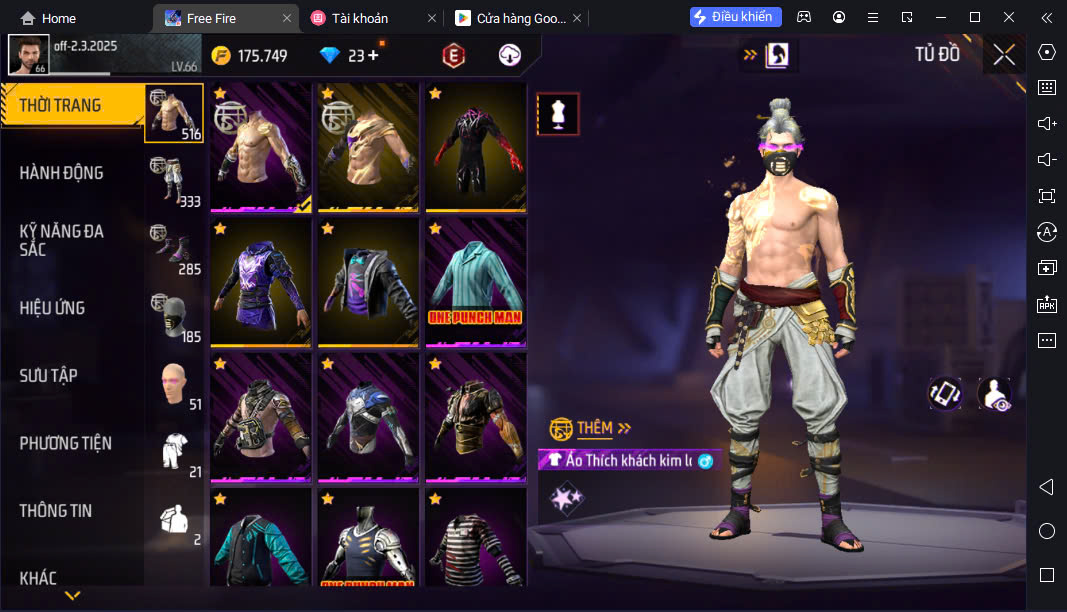This screenshot has height=612, width=1067.
Task: Show the pants subcategory with 333 items
Action: (x=174, y=182)
